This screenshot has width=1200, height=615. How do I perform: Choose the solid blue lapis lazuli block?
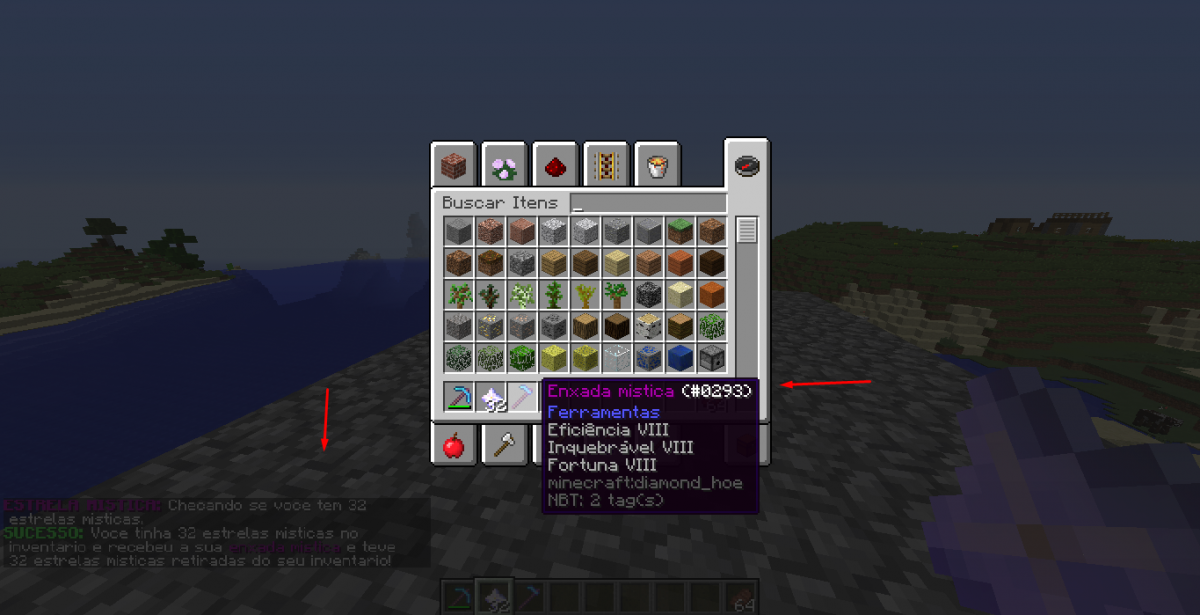(681, 358)
